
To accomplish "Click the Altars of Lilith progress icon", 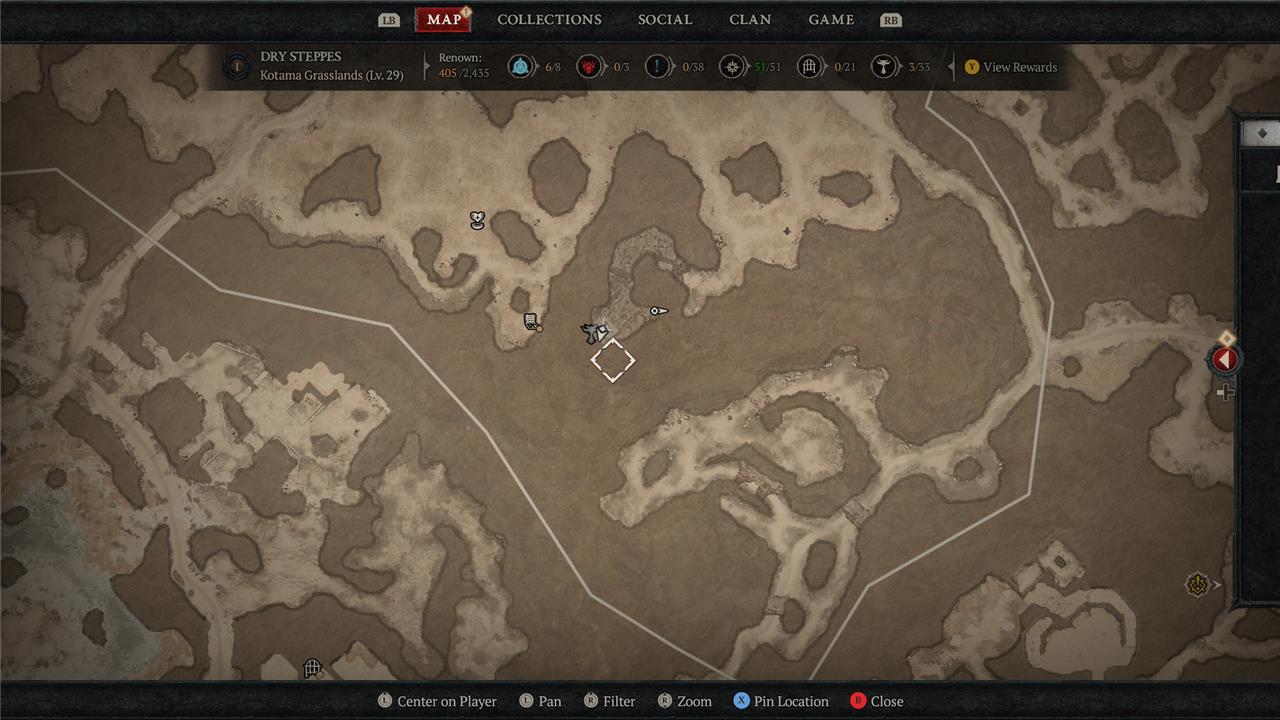I will click(x=883, y=67).
